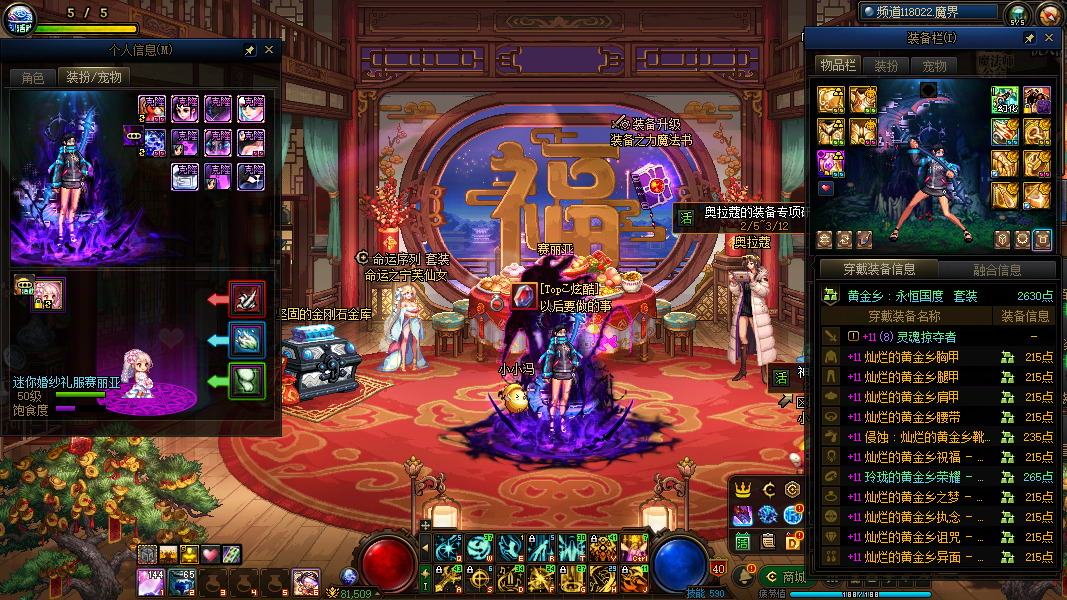Open the compass icon at top right

click(1048, 13)
